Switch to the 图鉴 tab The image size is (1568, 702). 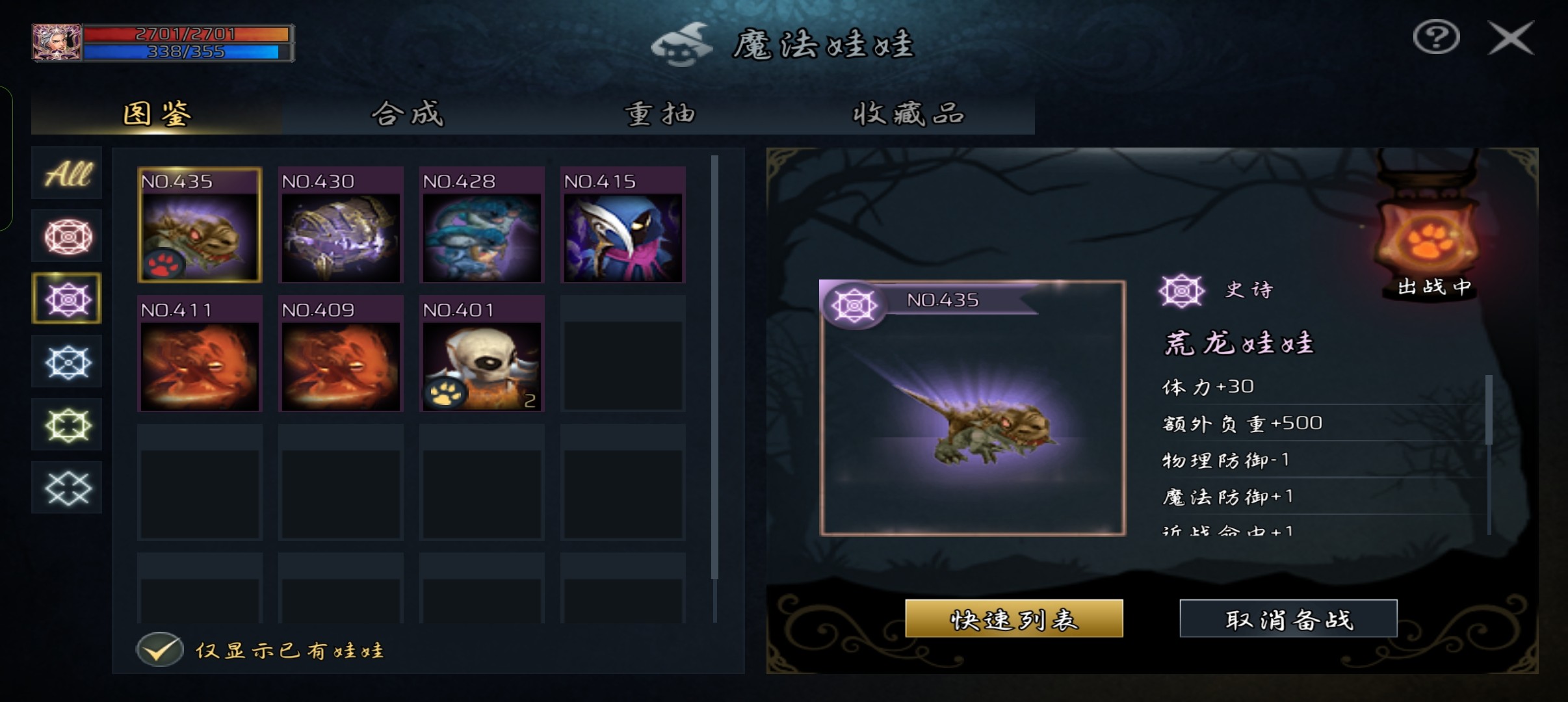[157, 114]
